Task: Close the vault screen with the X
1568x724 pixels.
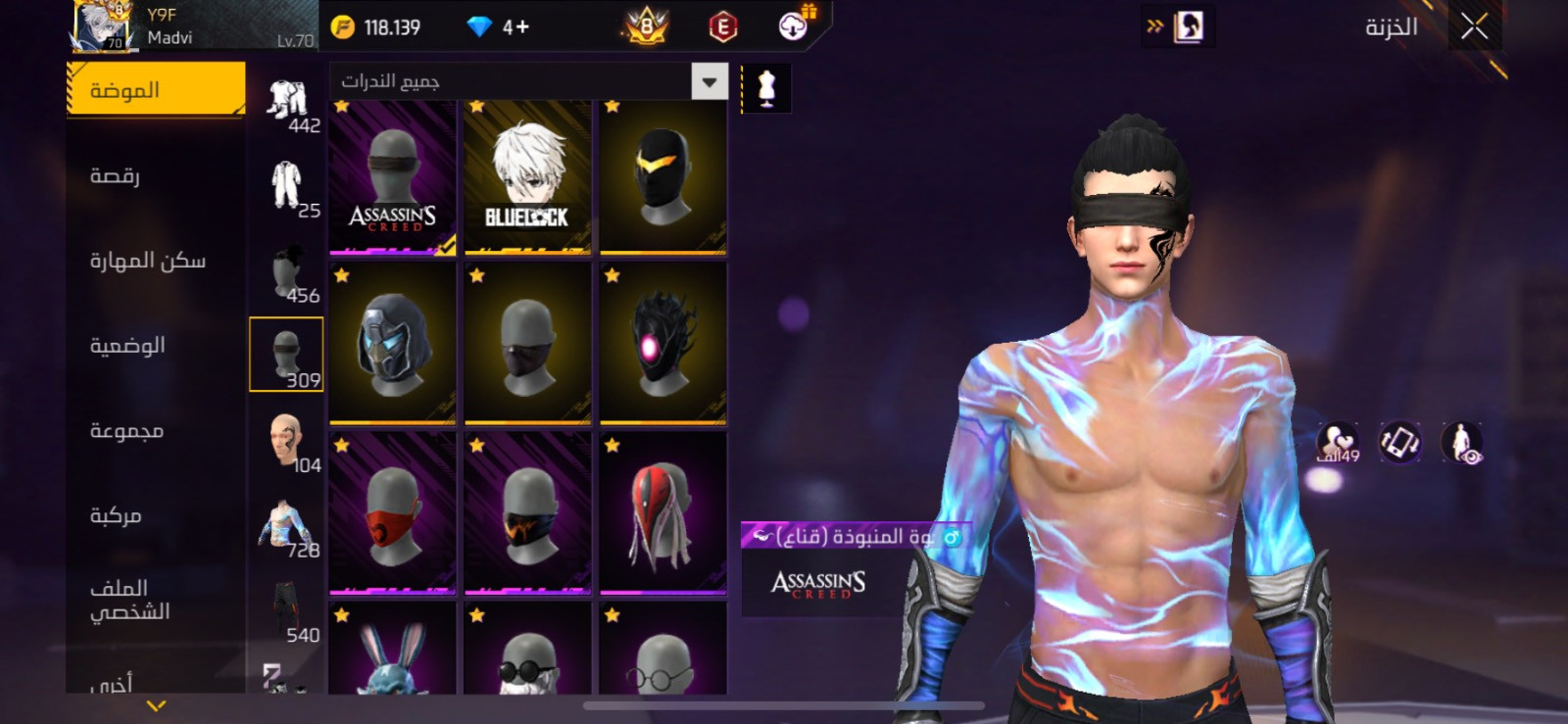Action: click(1474, 26)
